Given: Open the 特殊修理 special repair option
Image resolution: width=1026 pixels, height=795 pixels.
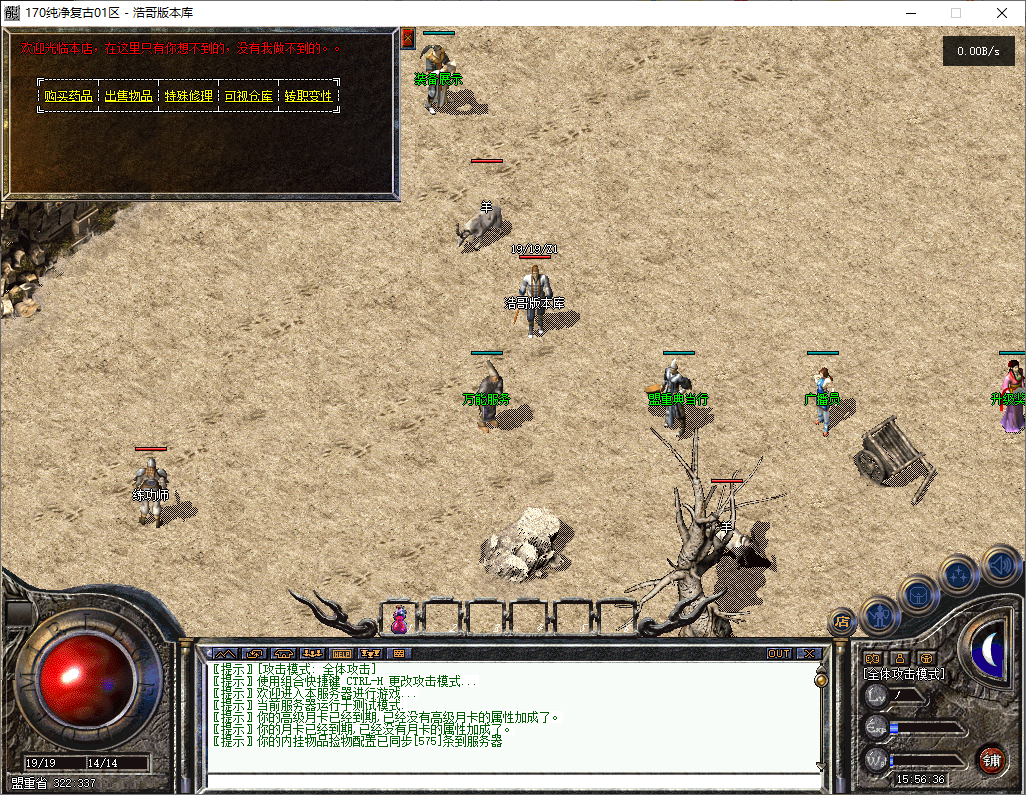Looking at the screenshot, I should click(188, 96).
